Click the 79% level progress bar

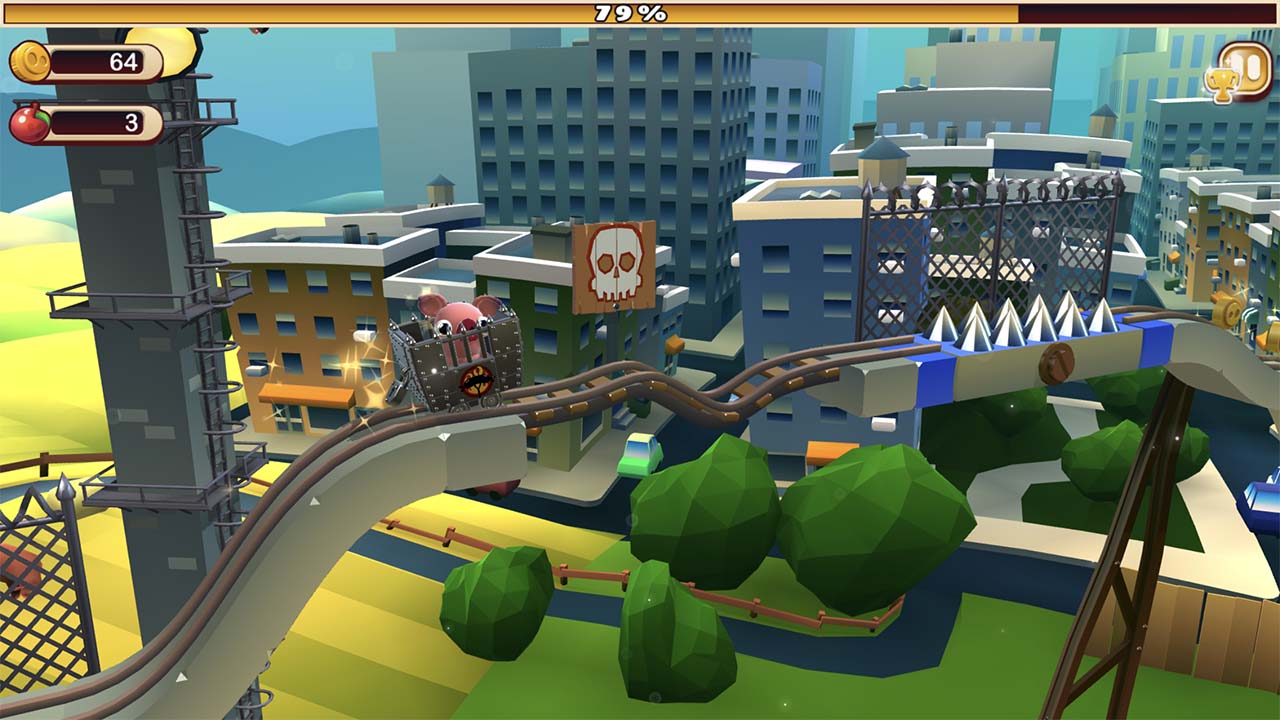[640, 13]
